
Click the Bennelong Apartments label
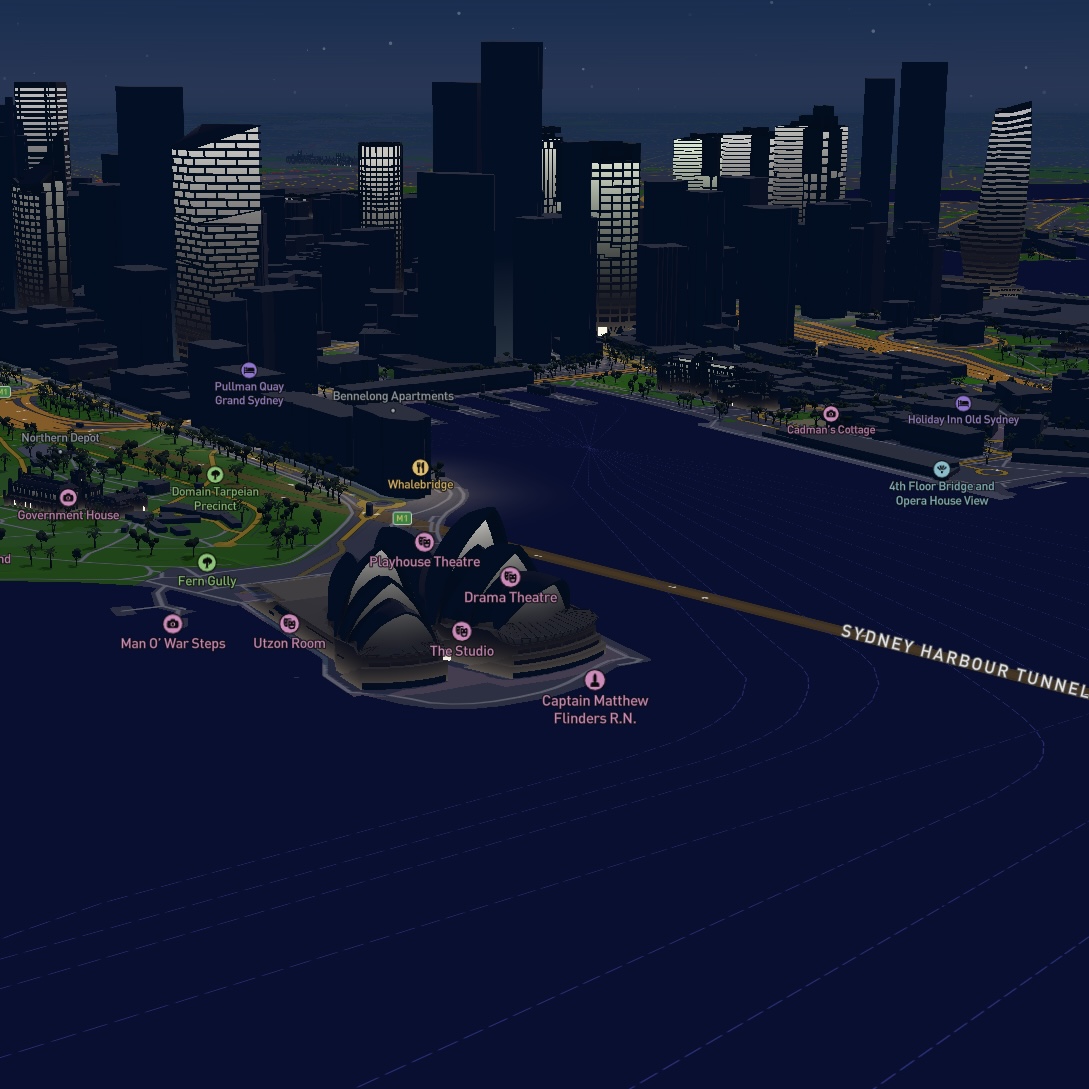[x=393, y=397]
